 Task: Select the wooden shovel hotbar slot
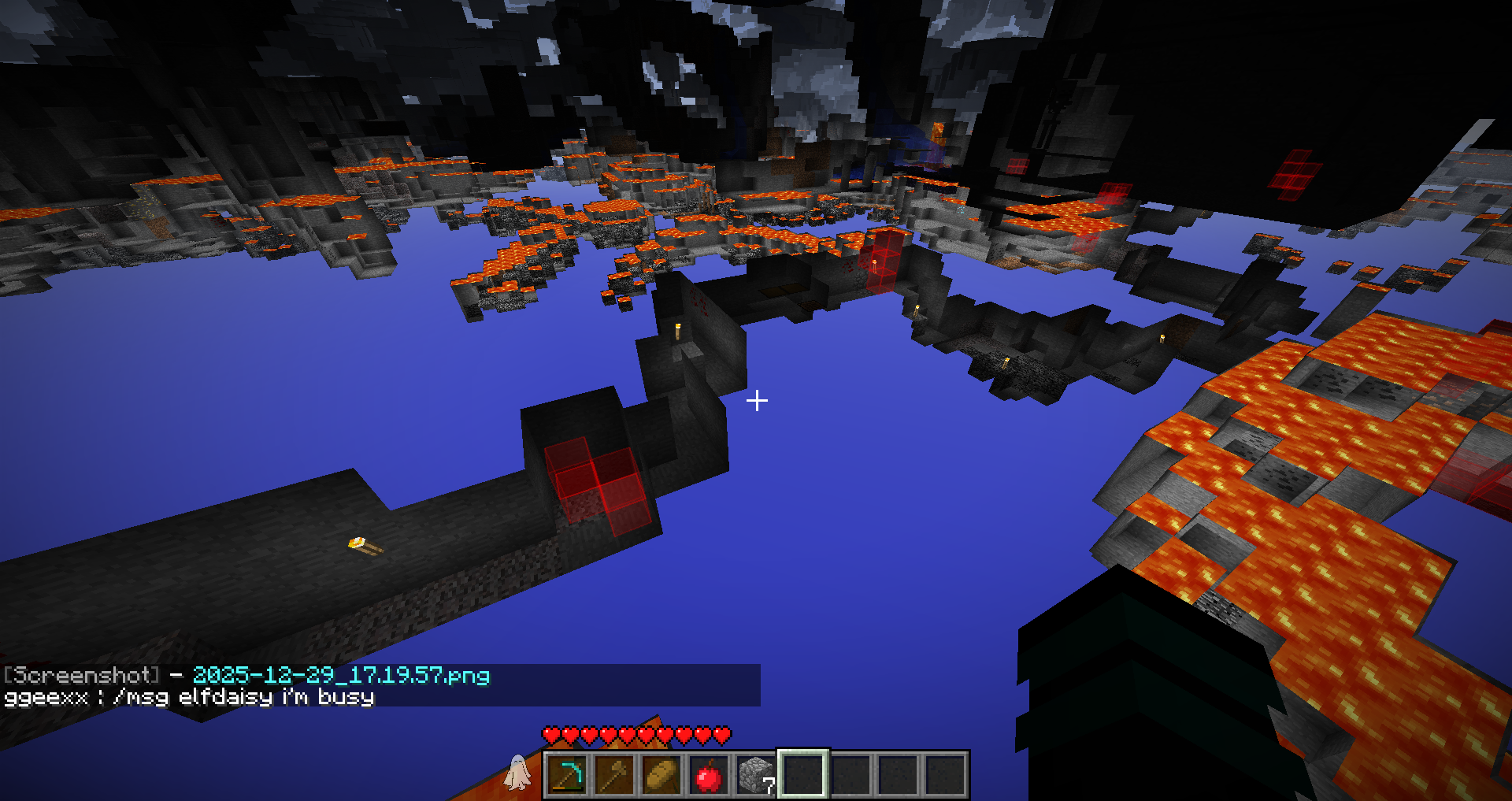pos(614,775)
